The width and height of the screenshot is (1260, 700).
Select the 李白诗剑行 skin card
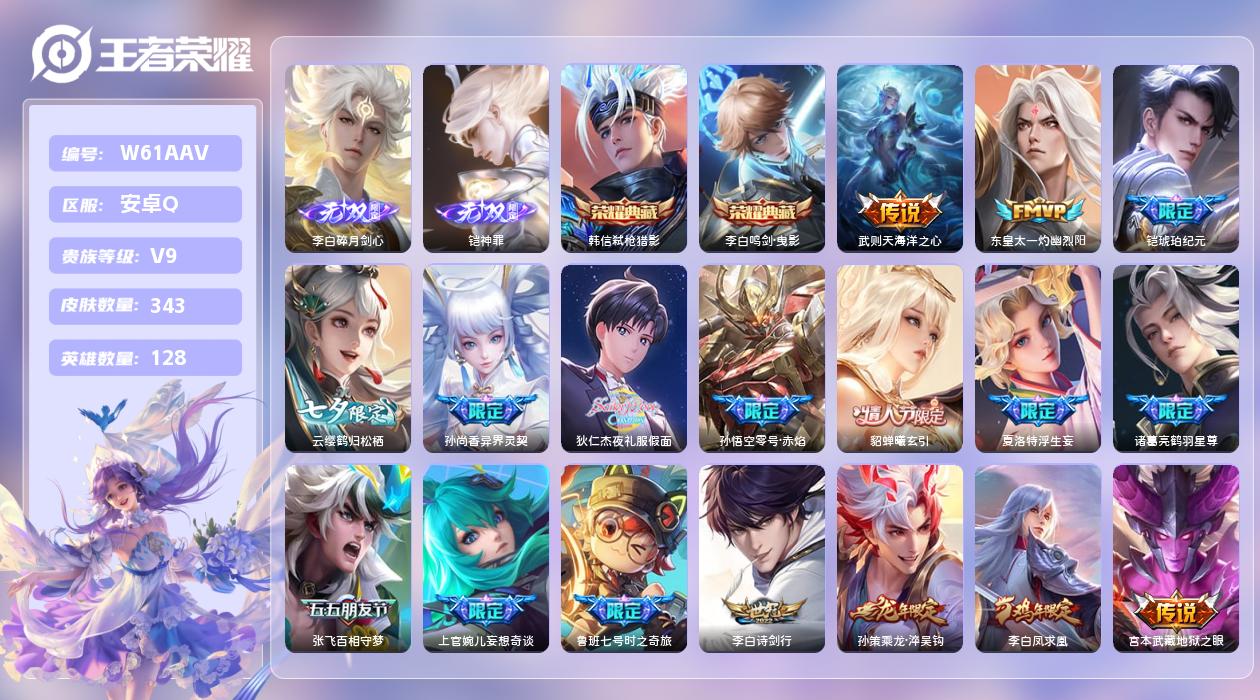pyautogui.click(x=762, y=558)
